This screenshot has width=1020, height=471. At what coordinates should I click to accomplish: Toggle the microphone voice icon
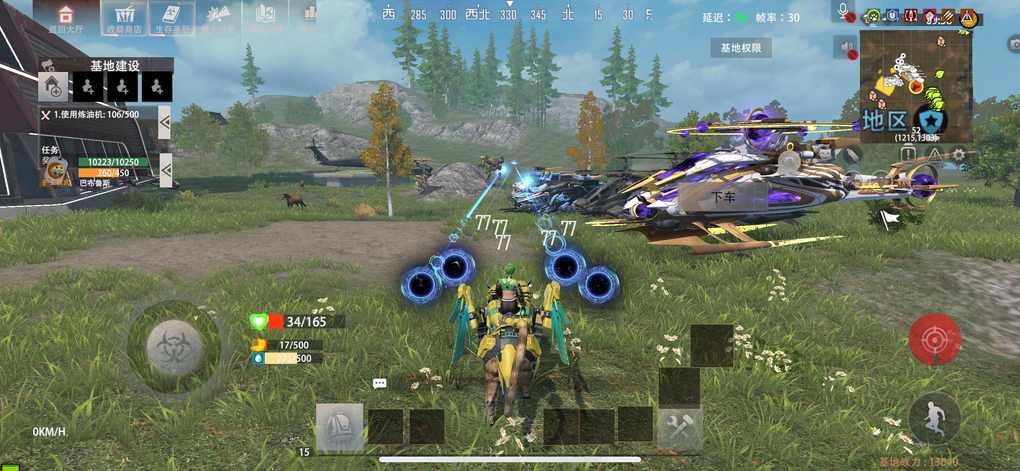845,12
